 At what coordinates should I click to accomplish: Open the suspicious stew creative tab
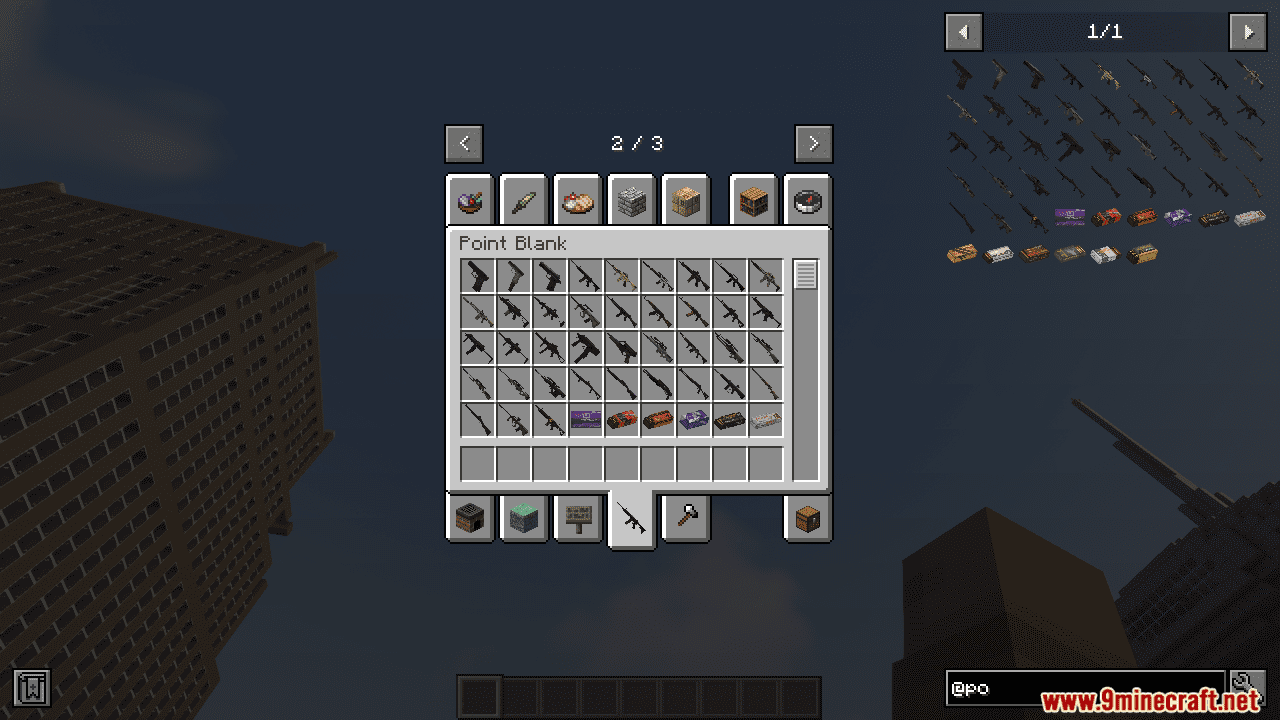(x=470, y=201)
